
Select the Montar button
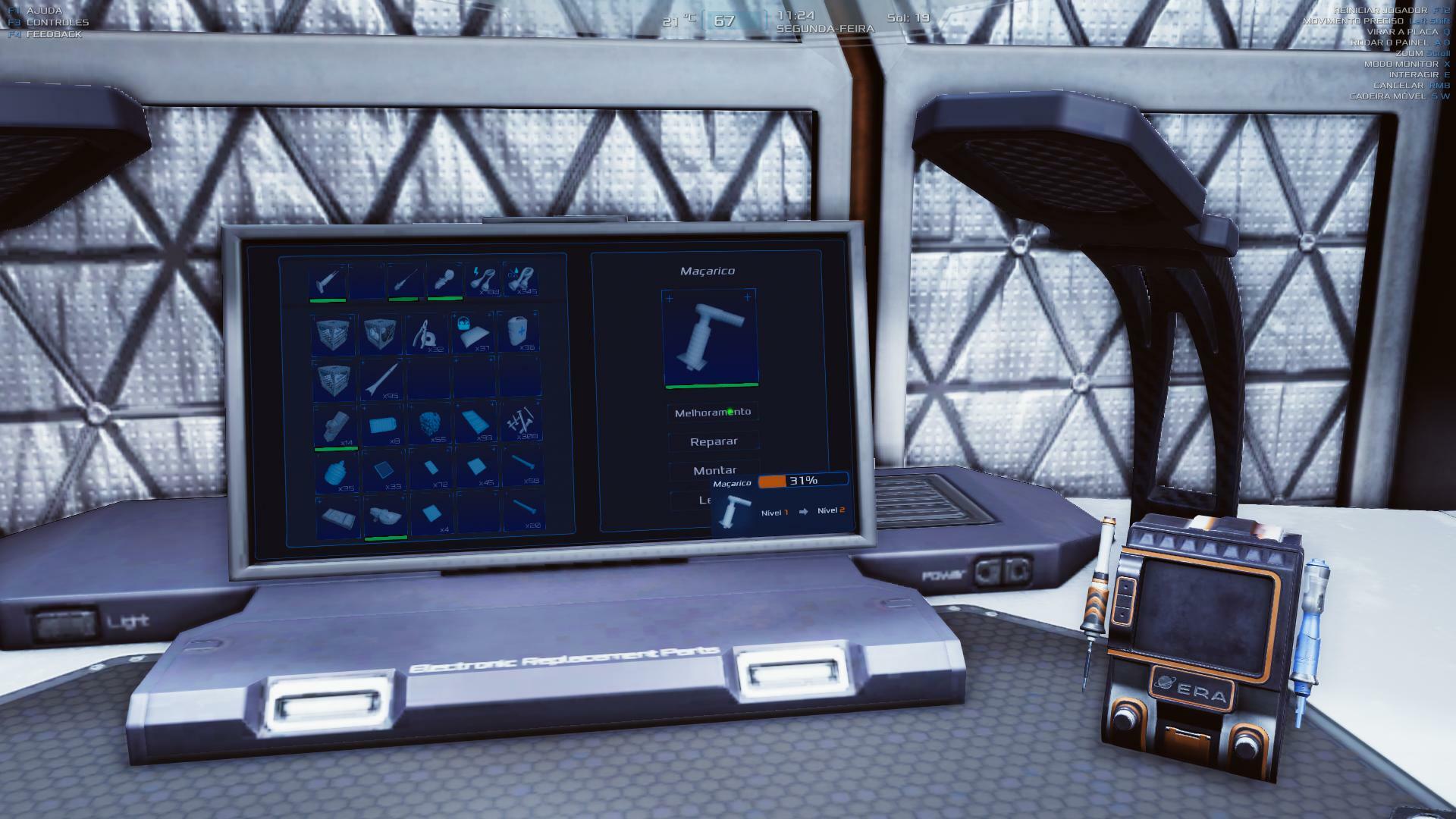click(714, 470)
